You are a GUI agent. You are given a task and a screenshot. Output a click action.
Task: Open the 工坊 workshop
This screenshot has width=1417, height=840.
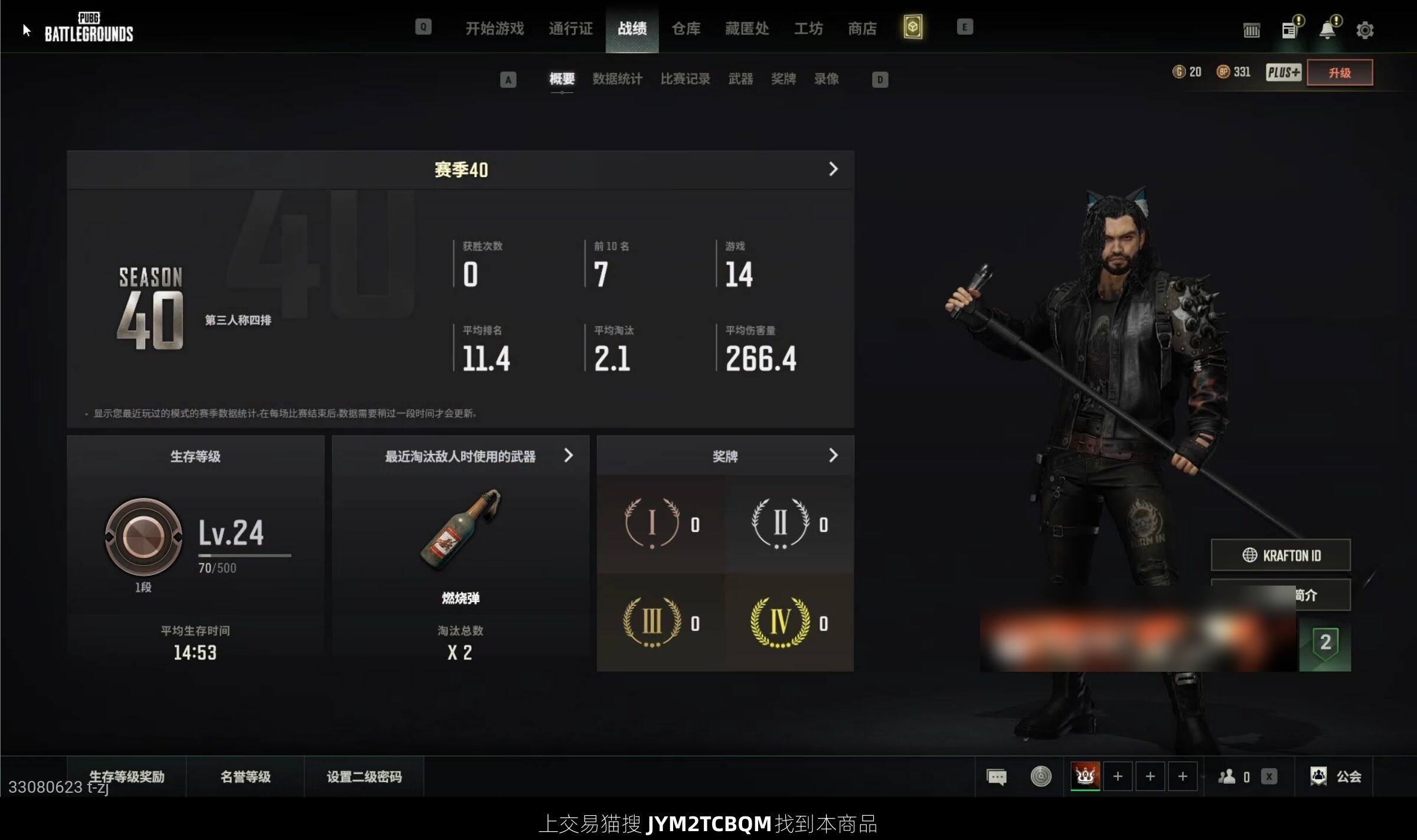click(808, 28)
